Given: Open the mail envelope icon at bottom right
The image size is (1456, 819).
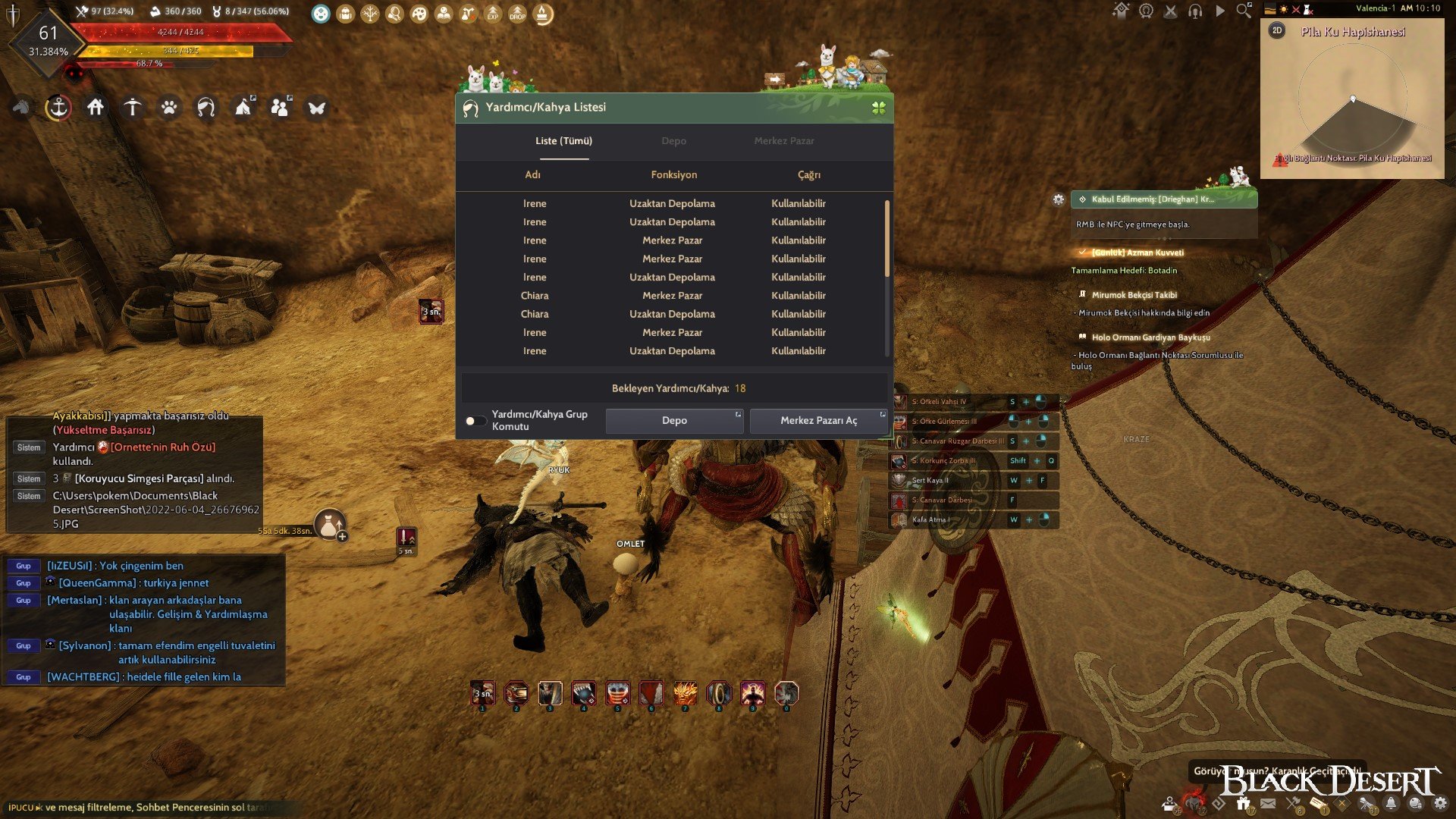Looking at the screenshot, I should [x=1267, y=802].
